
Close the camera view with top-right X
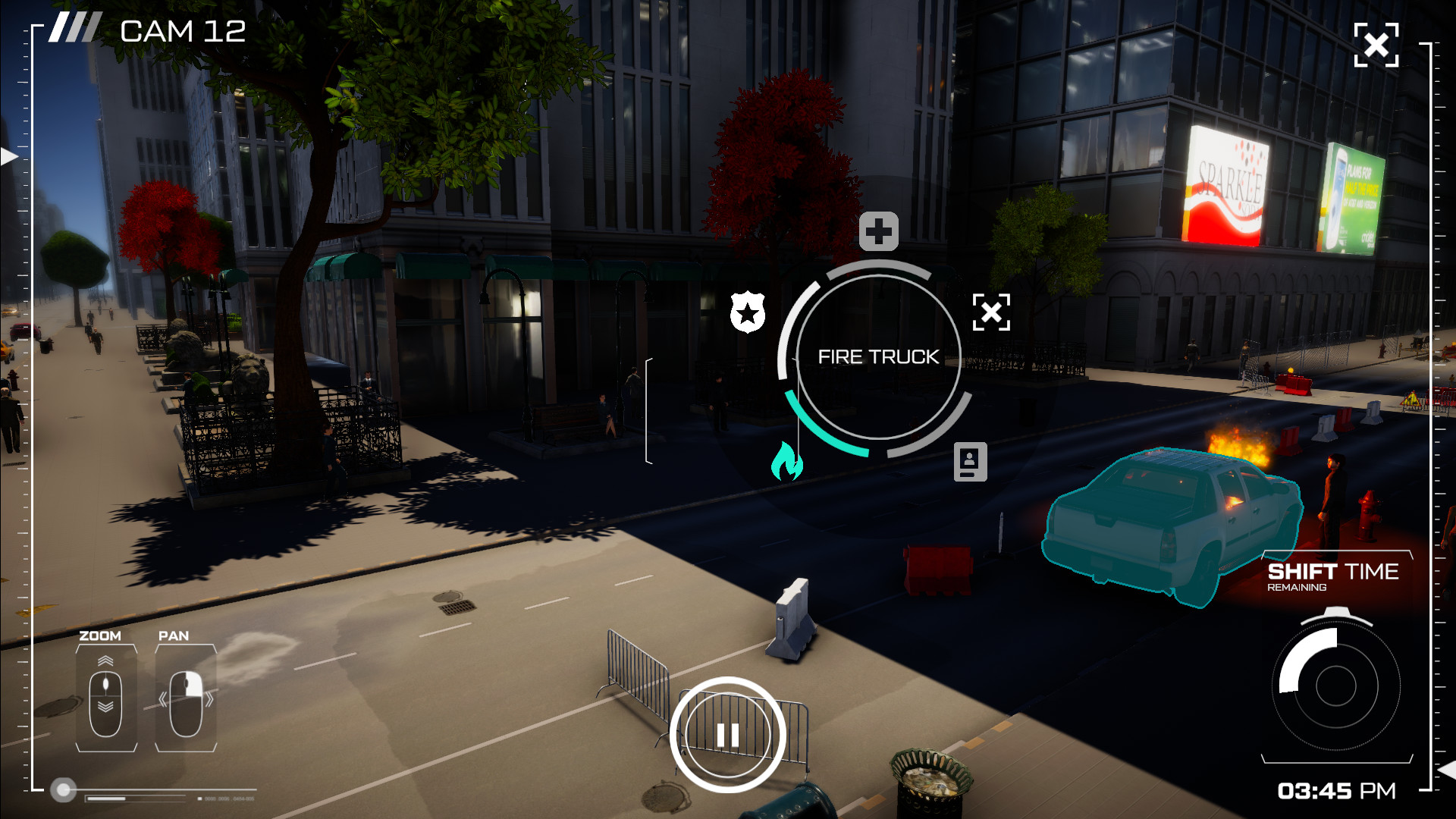click(1376, 45)
